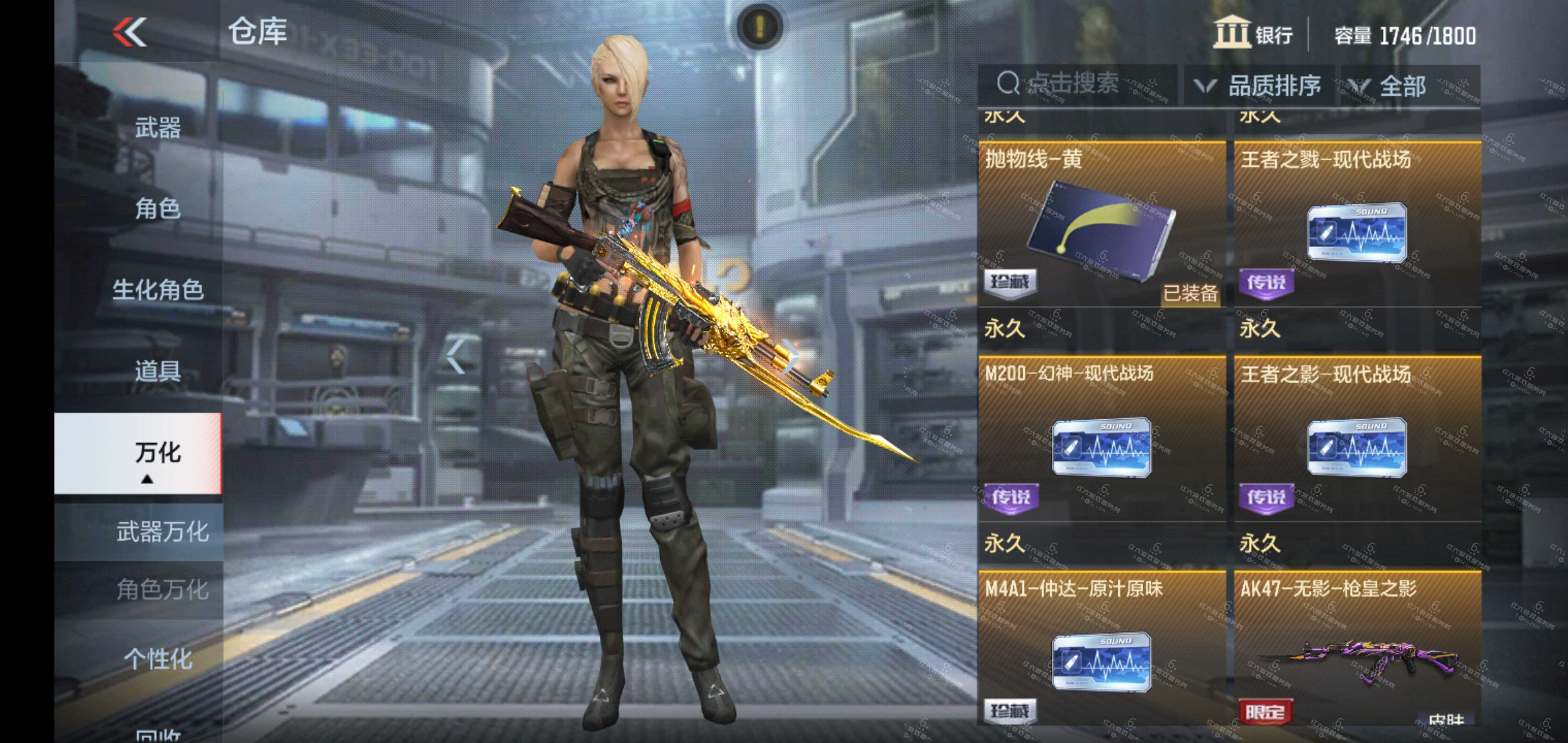This screenshot has height=743, width=1568.
Task: Click the yellow exclamation notice icon
Action: [759, 26]
